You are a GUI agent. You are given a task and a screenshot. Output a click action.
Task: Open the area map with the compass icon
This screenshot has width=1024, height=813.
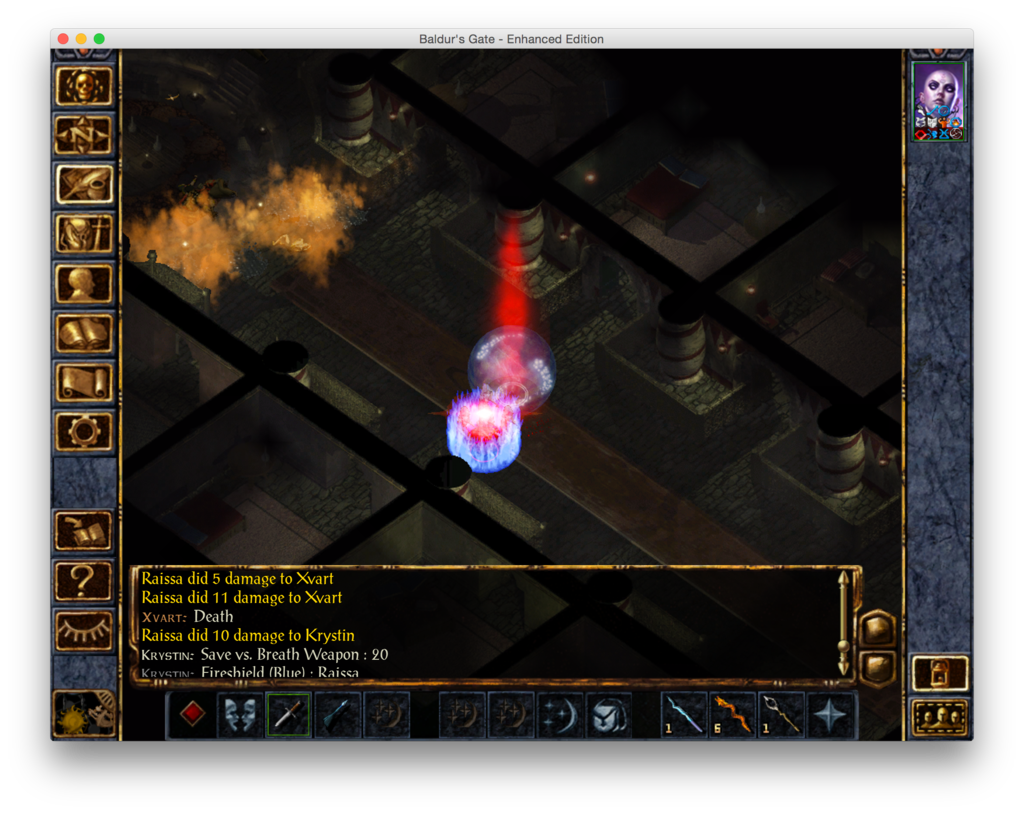click(84, 136)
